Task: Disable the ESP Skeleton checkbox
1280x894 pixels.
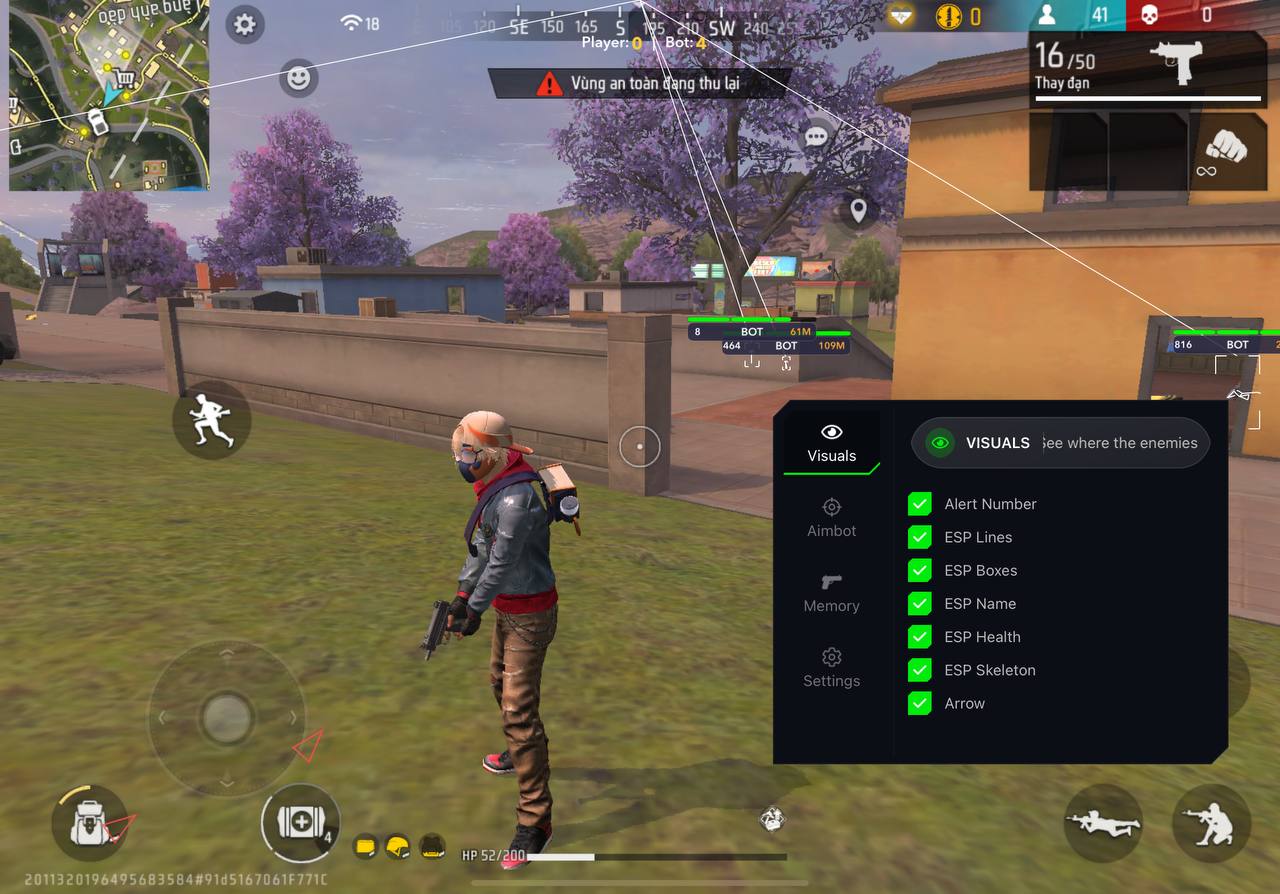Action: tap(919, 670)
